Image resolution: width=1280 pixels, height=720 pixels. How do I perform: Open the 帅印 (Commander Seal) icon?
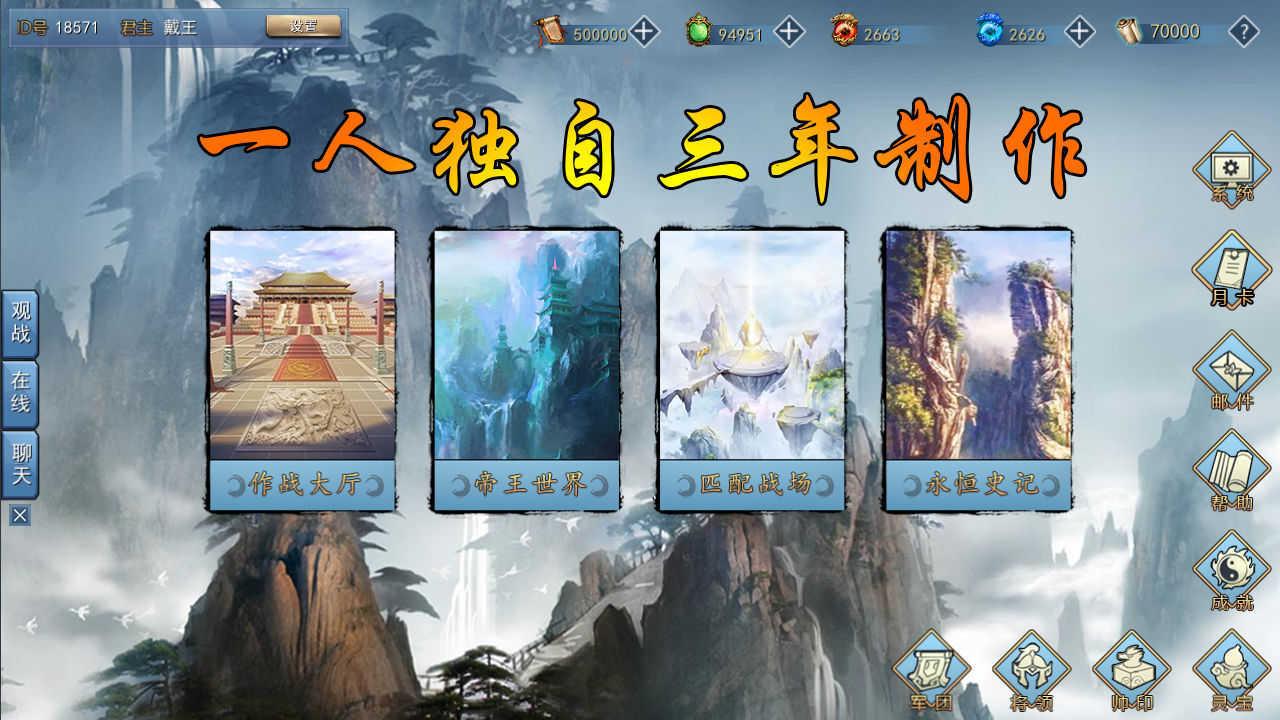(x=1128, y=672)
